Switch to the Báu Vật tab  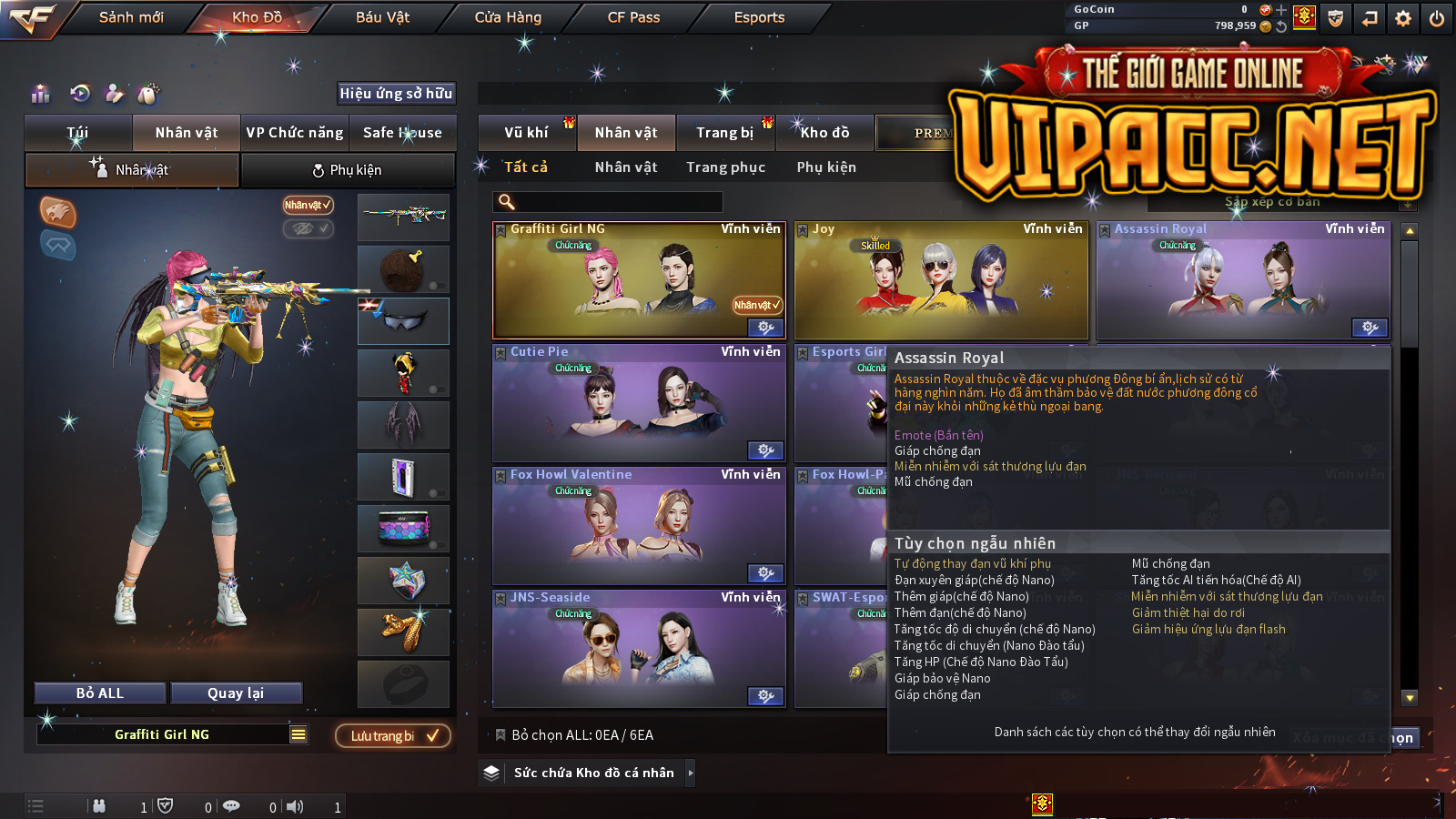382,17
